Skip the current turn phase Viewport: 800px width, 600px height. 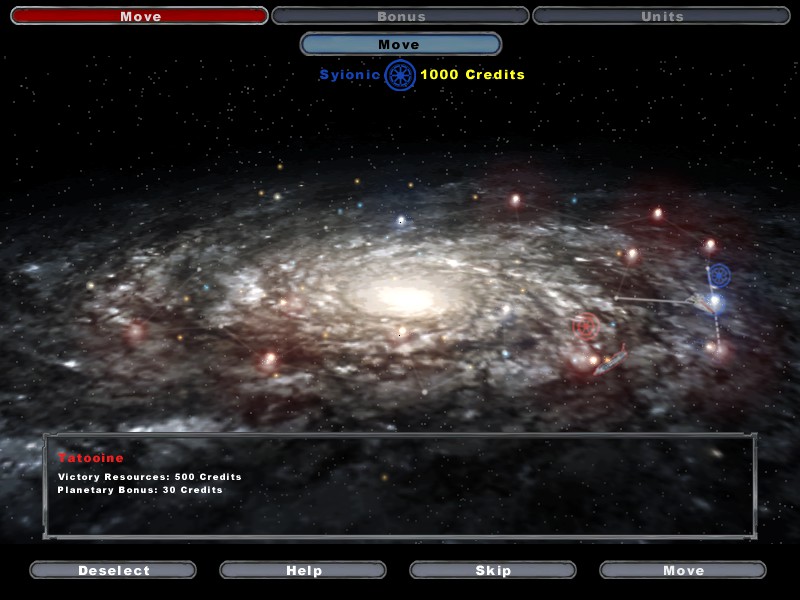coord(493,570)
